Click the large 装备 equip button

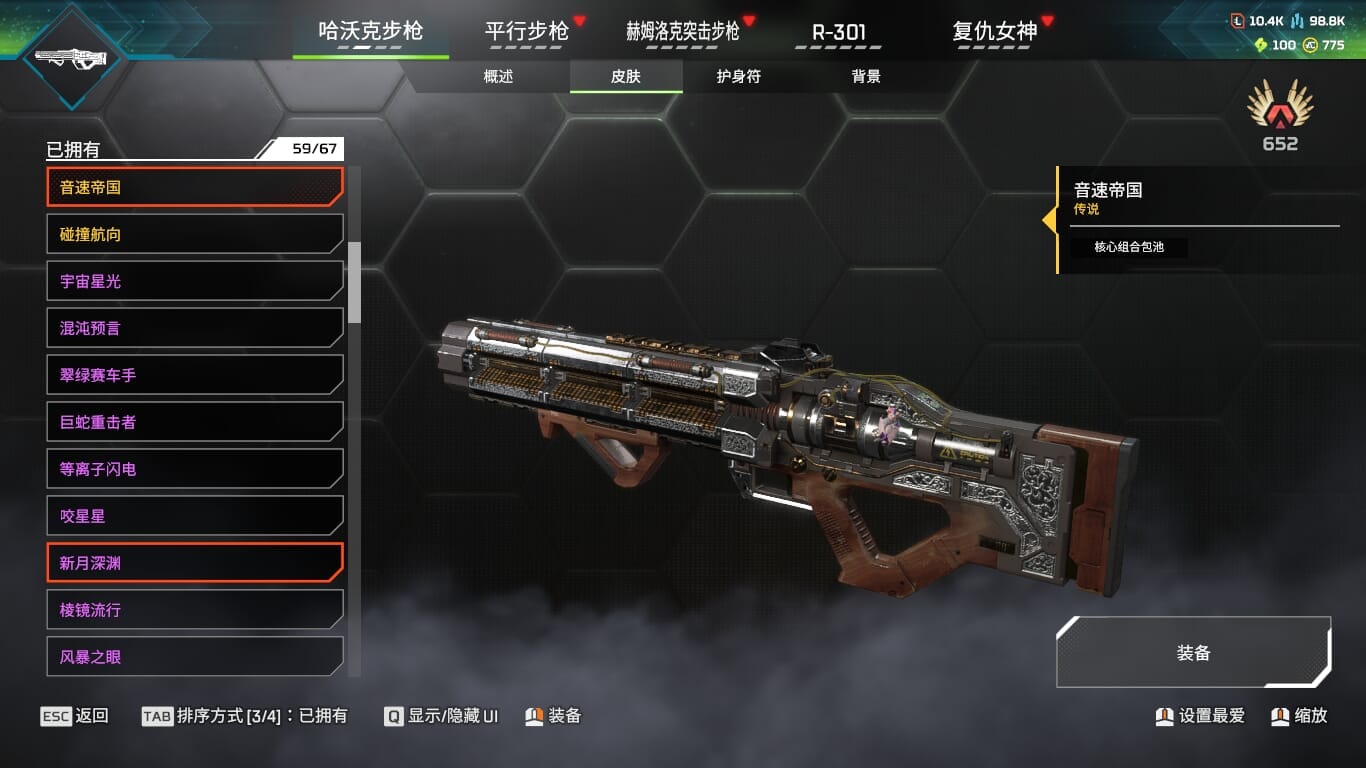pos(1193,653)
